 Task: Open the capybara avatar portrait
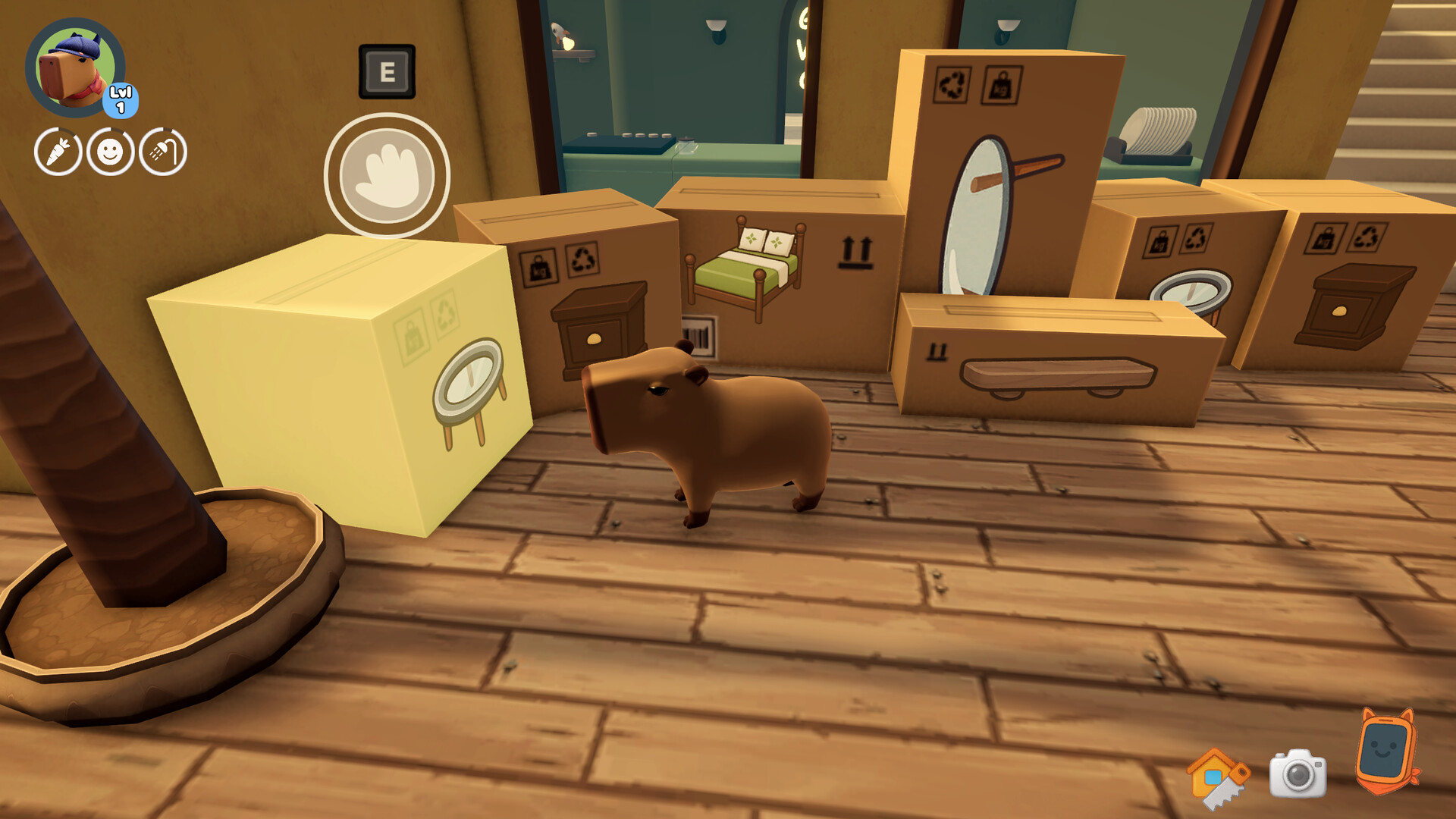tap(72, 64)
